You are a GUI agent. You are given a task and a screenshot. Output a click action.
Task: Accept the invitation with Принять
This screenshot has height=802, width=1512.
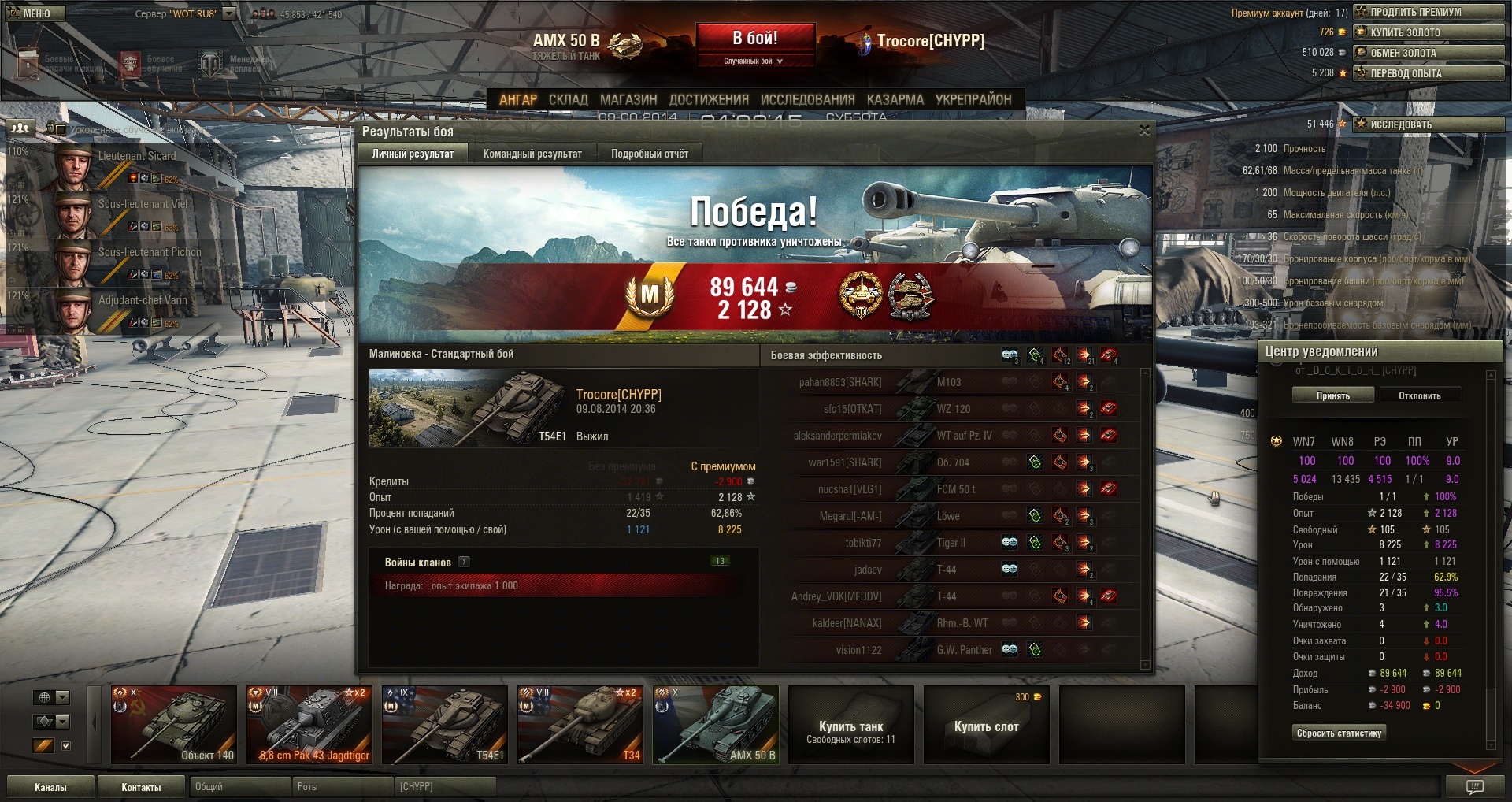coord(1332,395)
